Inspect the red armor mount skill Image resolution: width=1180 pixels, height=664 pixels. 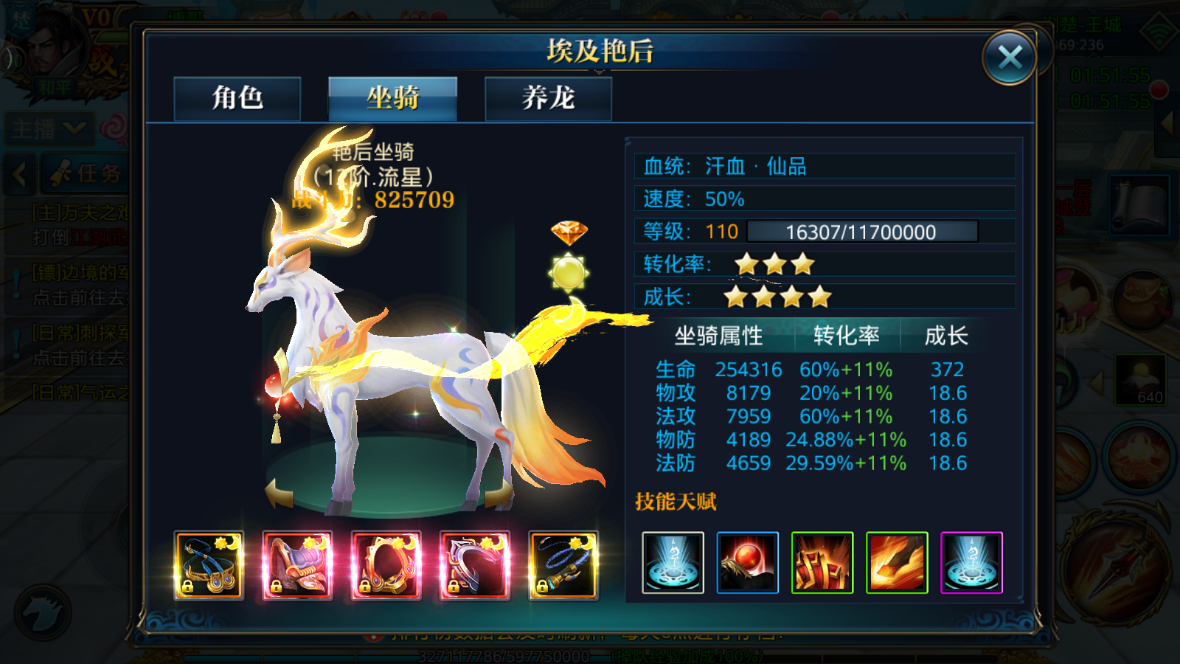(x=822, y=563)
